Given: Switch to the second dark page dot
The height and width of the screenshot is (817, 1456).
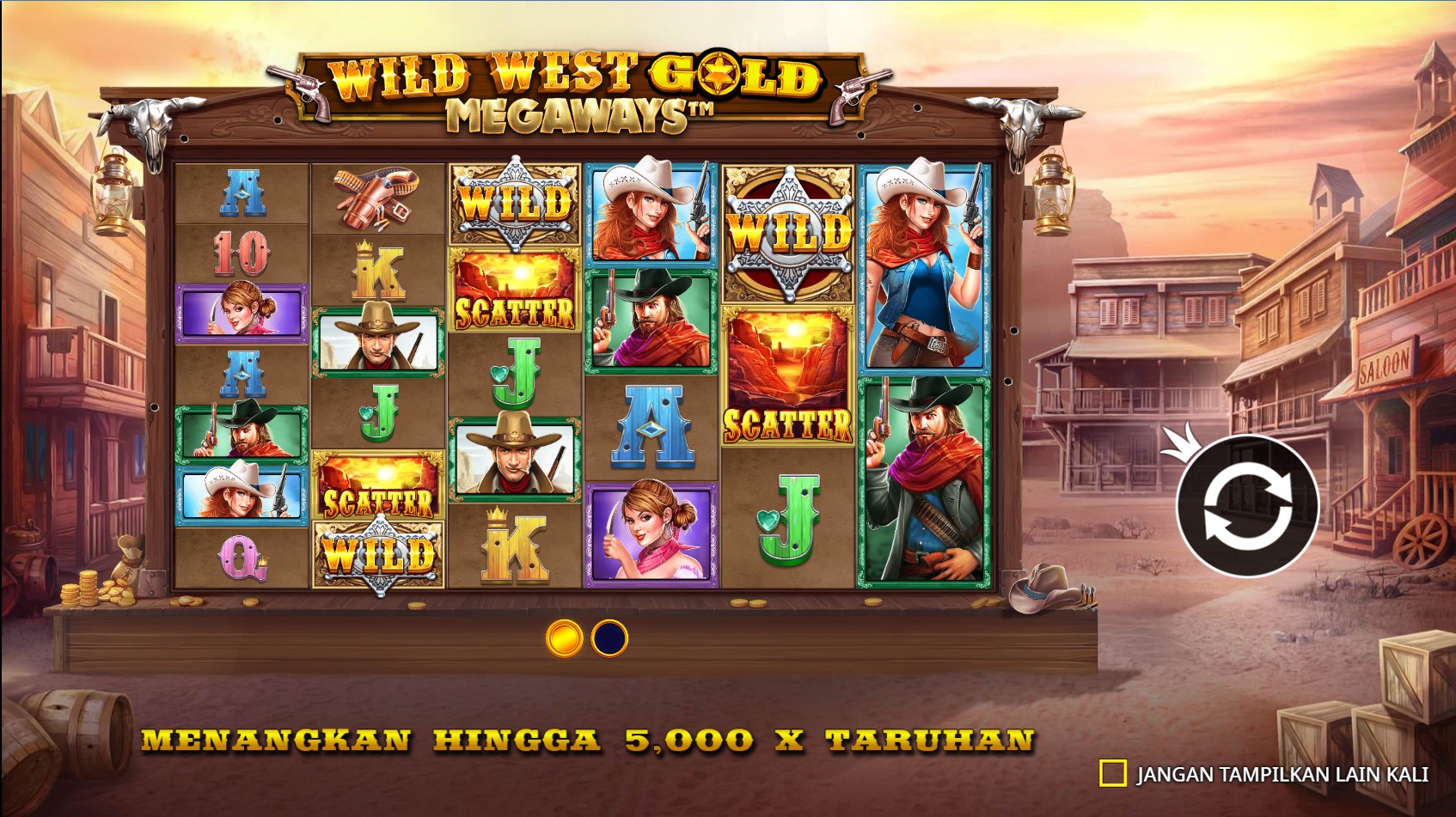Looking at the screenshot, I should (609, 638).
